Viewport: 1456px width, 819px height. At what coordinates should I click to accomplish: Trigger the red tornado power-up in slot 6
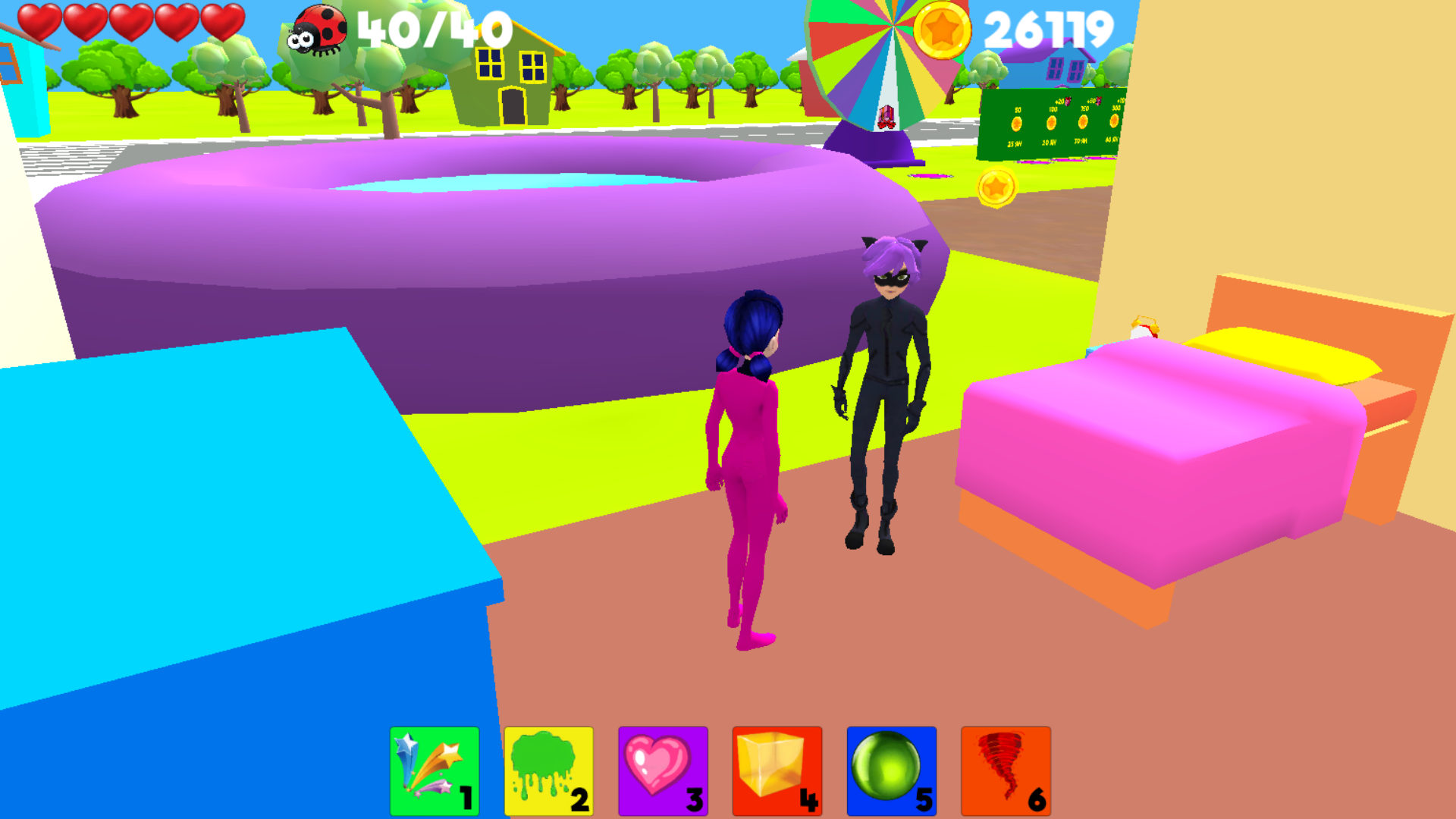click(x=1005, y=768)
